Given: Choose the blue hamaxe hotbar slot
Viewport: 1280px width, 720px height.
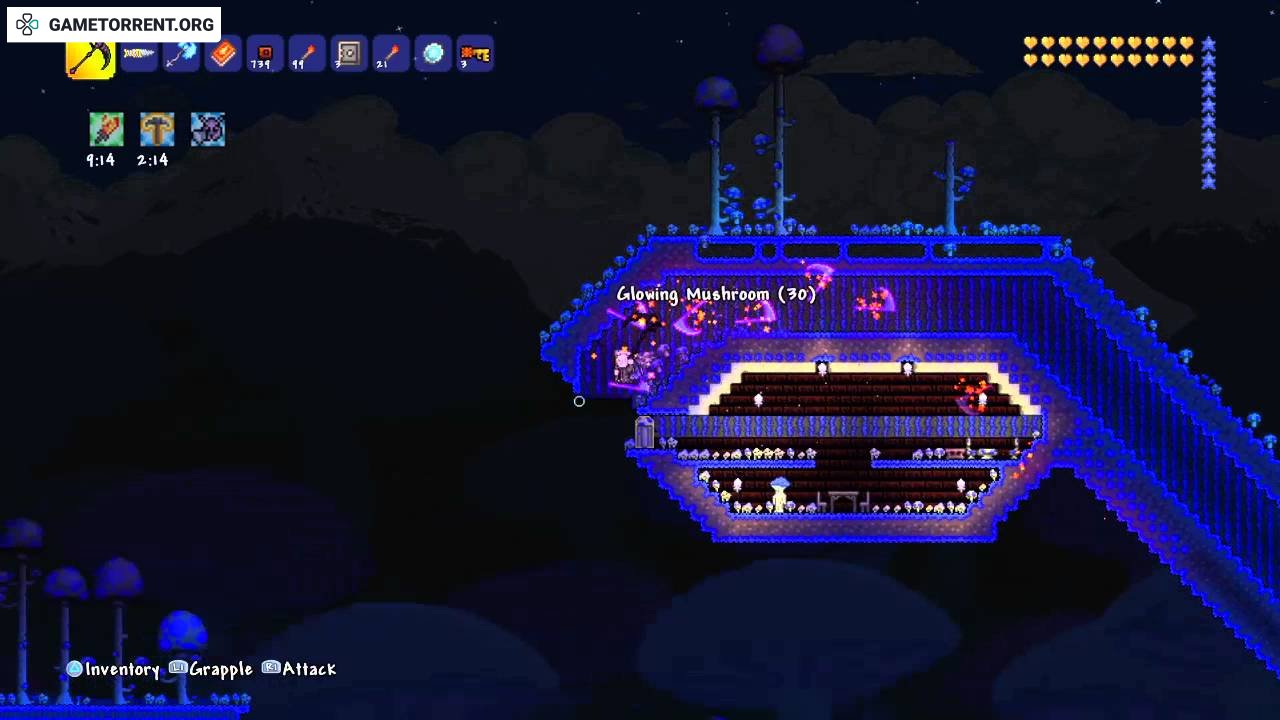Looking at the screenshot, I should [181, 54].
